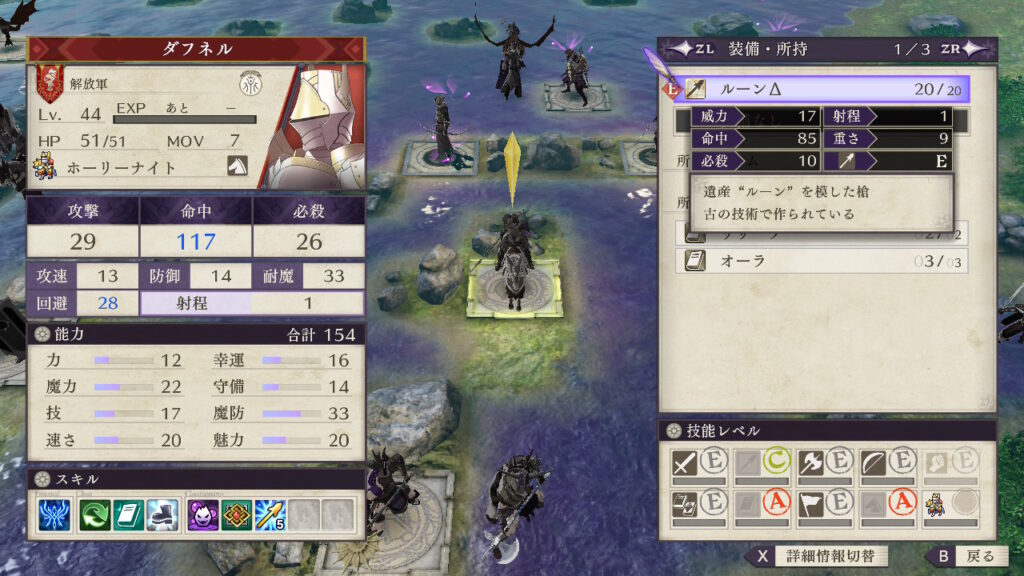
Task: Select the blue crest personal skill icon
Action: (54, 515)
